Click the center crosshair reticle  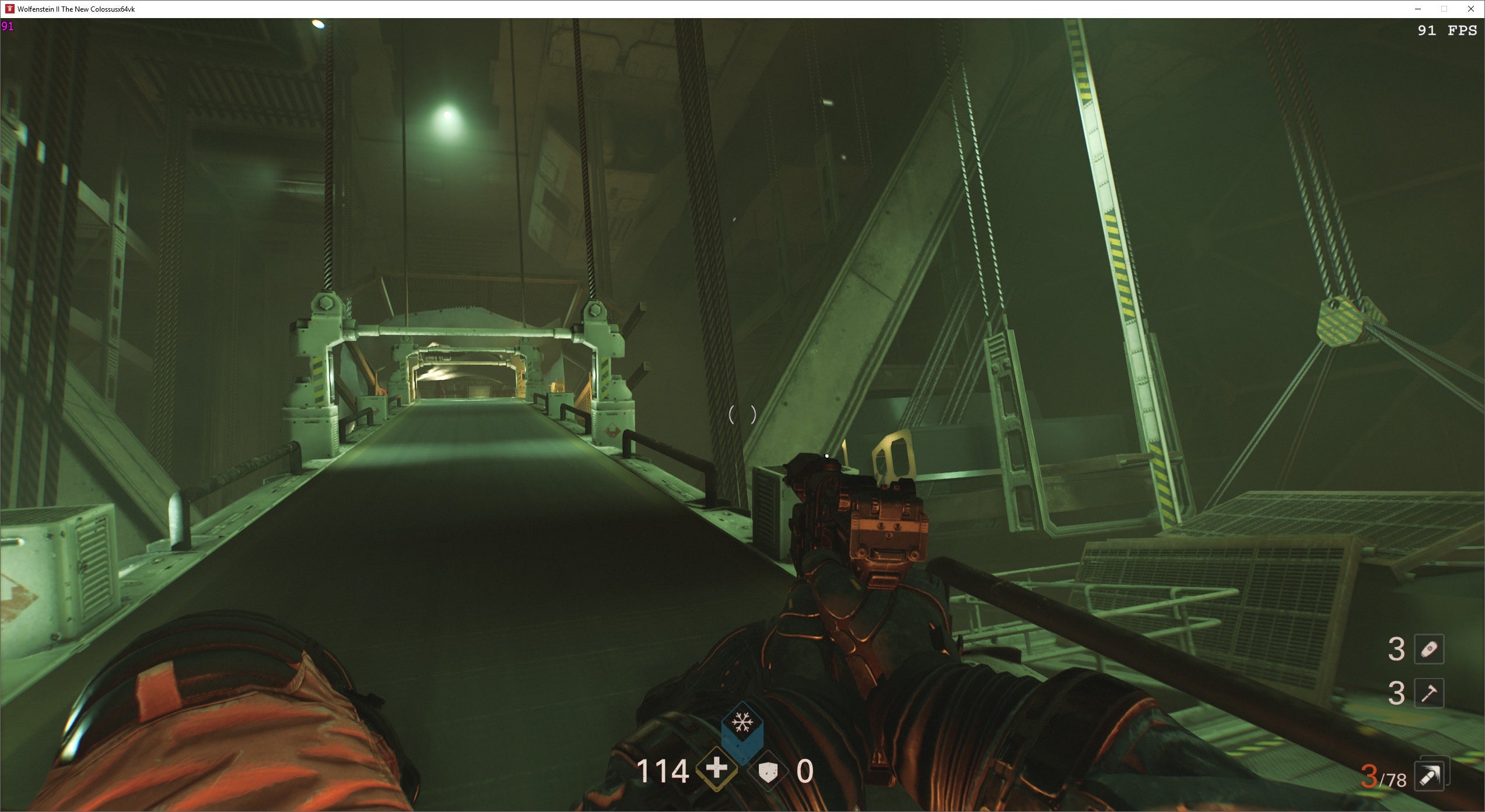click(x=741, y=415)
